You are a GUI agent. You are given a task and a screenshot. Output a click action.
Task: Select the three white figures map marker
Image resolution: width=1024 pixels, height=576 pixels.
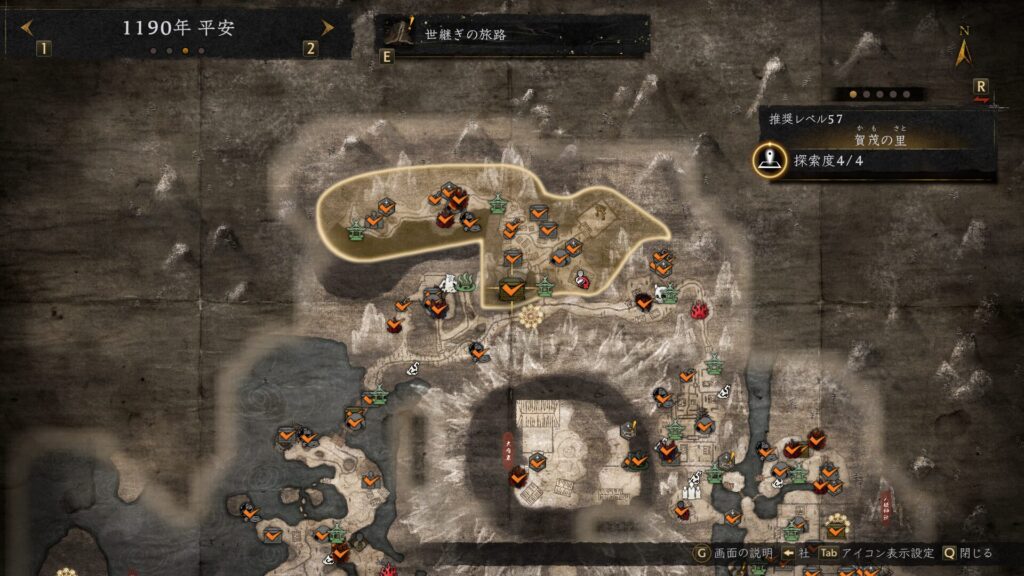pos(693,491)
